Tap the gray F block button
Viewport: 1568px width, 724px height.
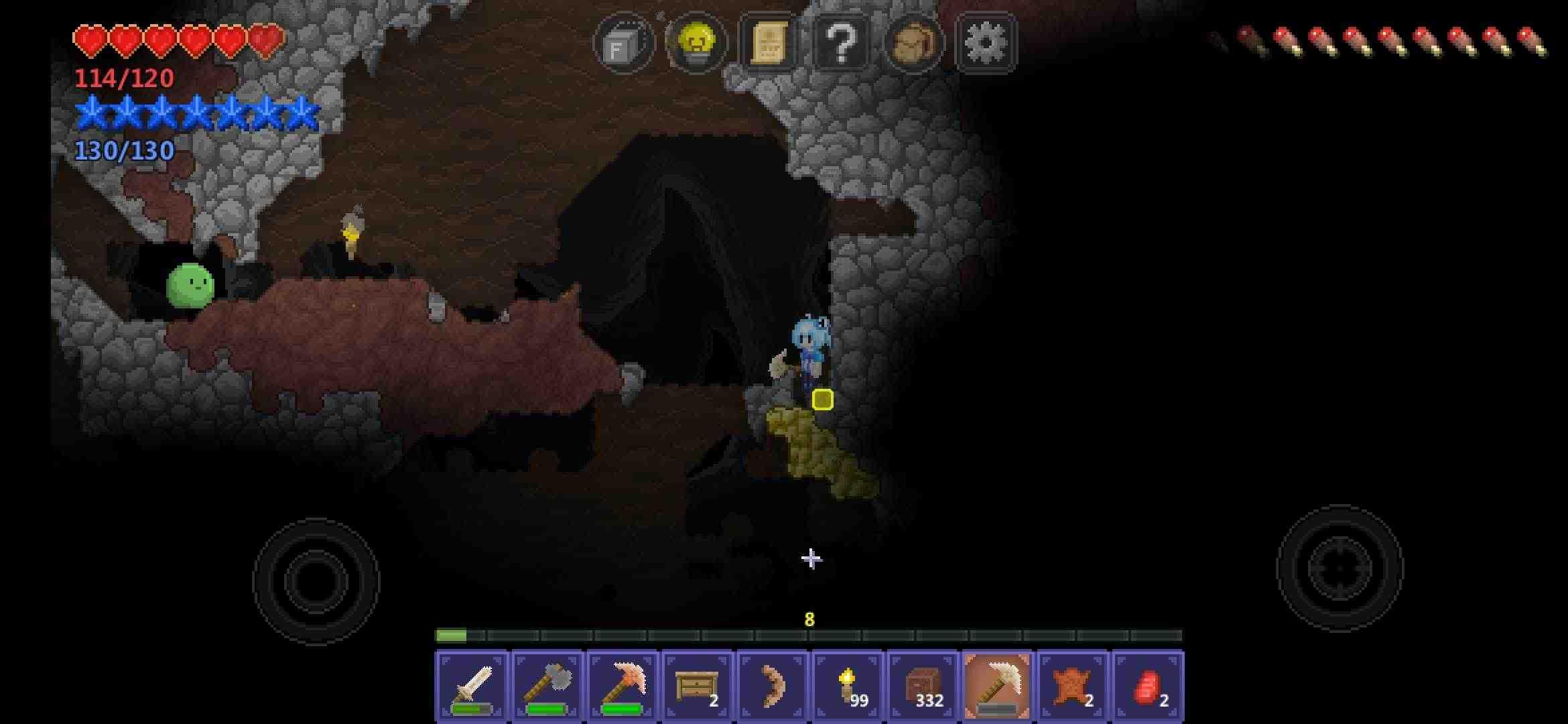623,44
